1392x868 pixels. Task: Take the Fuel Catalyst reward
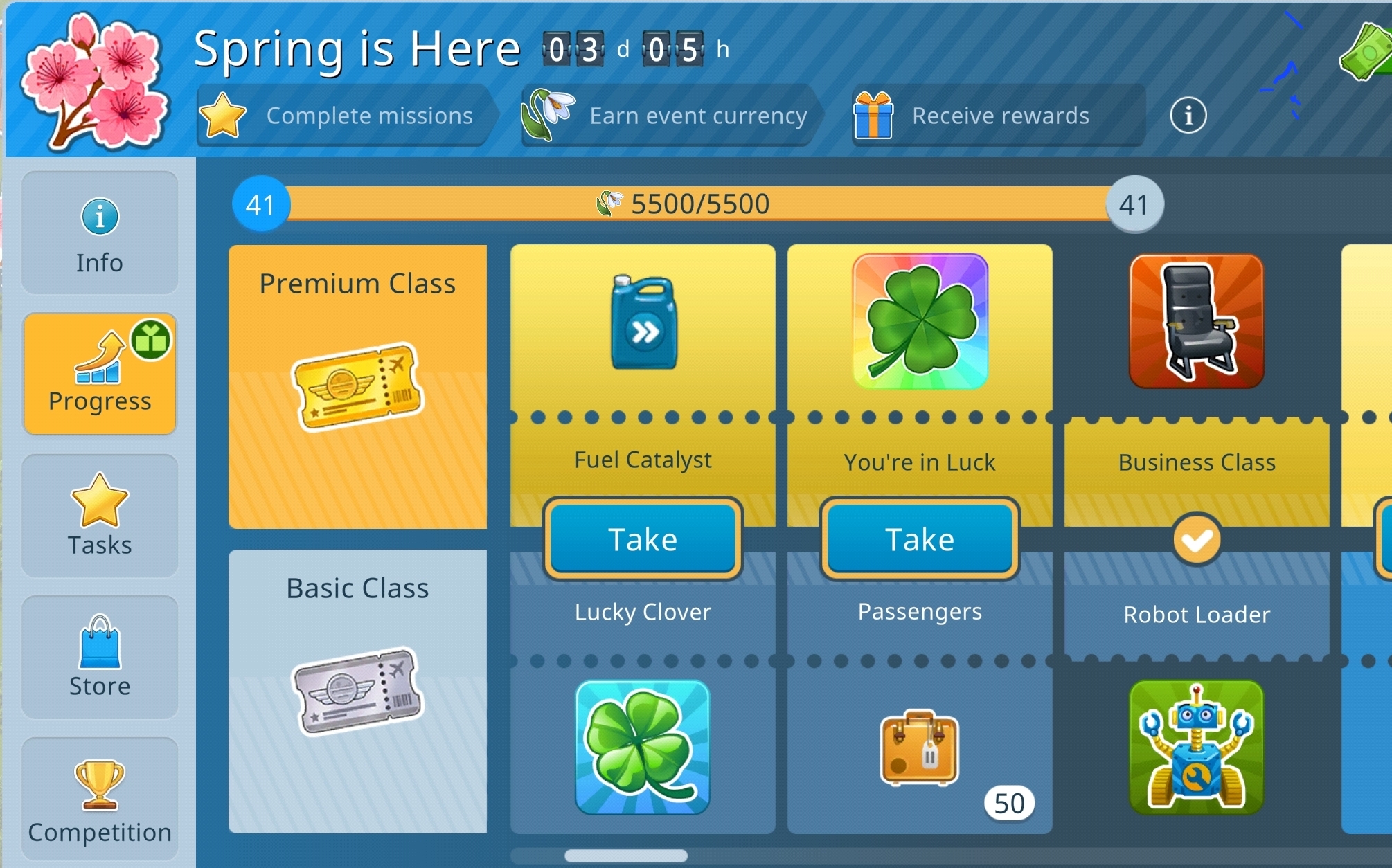coord(643,539)
